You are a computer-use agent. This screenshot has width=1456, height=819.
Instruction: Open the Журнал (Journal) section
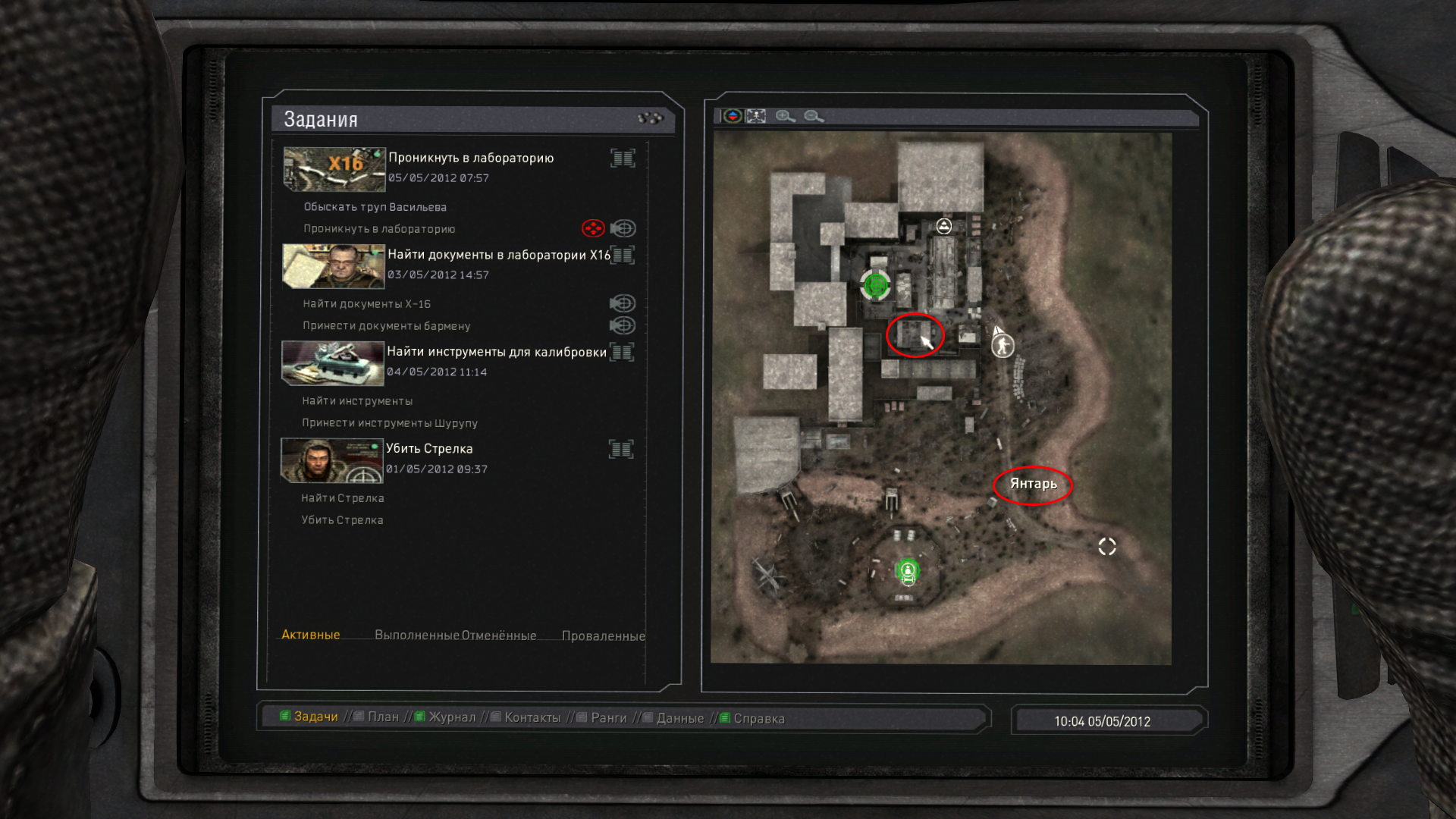coord(452,717)
